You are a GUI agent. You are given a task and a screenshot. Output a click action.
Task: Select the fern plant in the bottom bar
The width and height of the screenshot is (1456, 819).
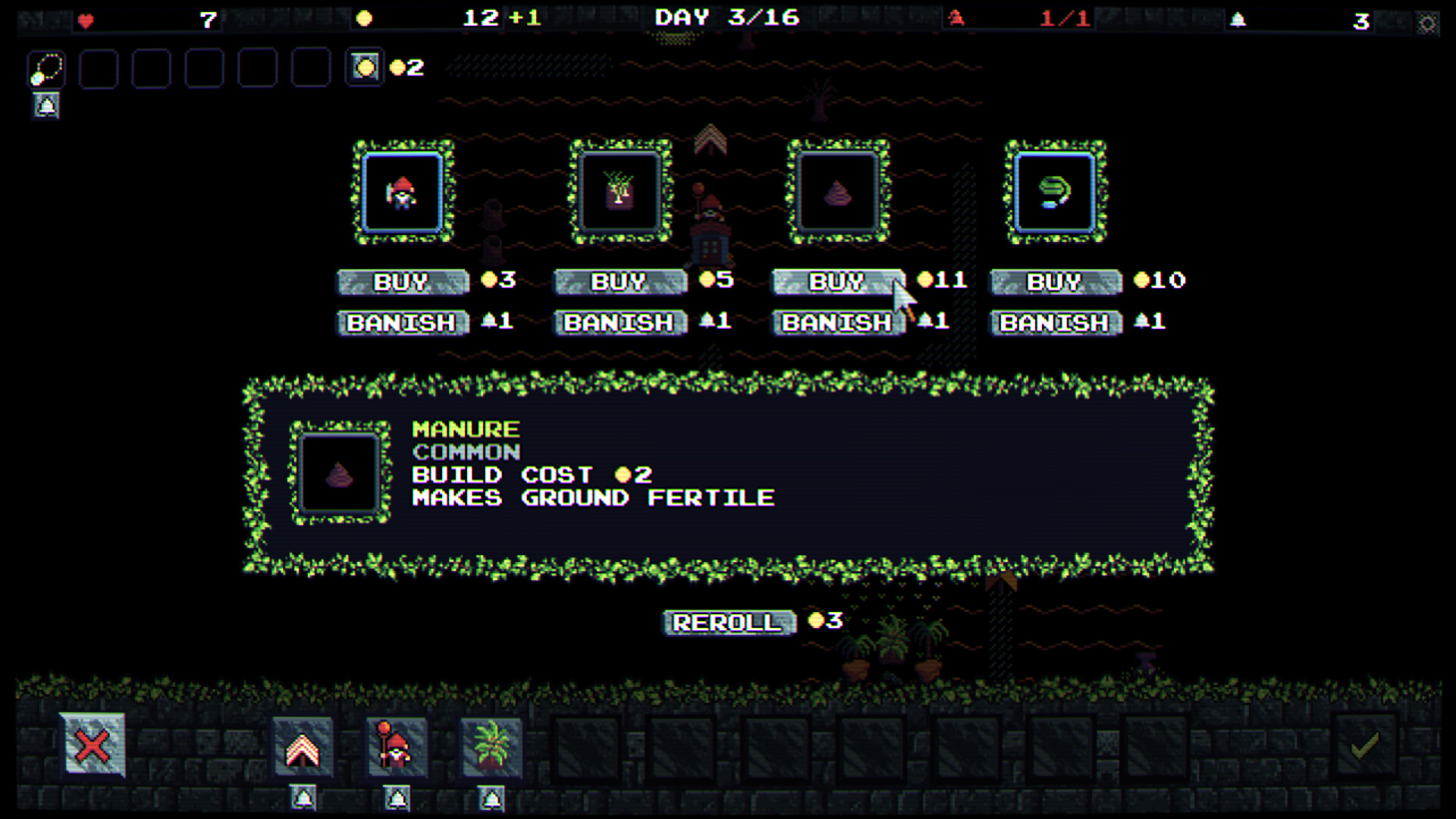(490, 747)
